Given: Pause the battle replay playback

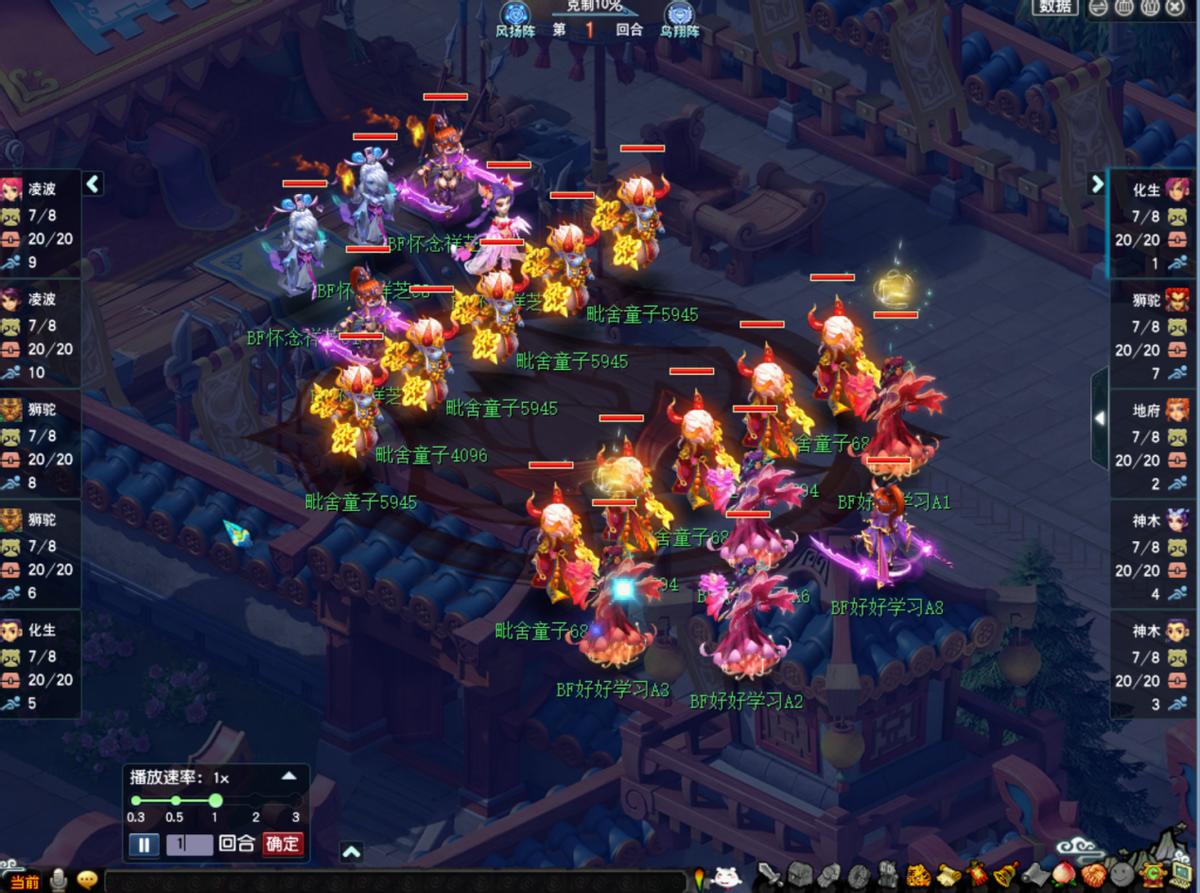Looking at the screenshot, I should tap(143, 844).
